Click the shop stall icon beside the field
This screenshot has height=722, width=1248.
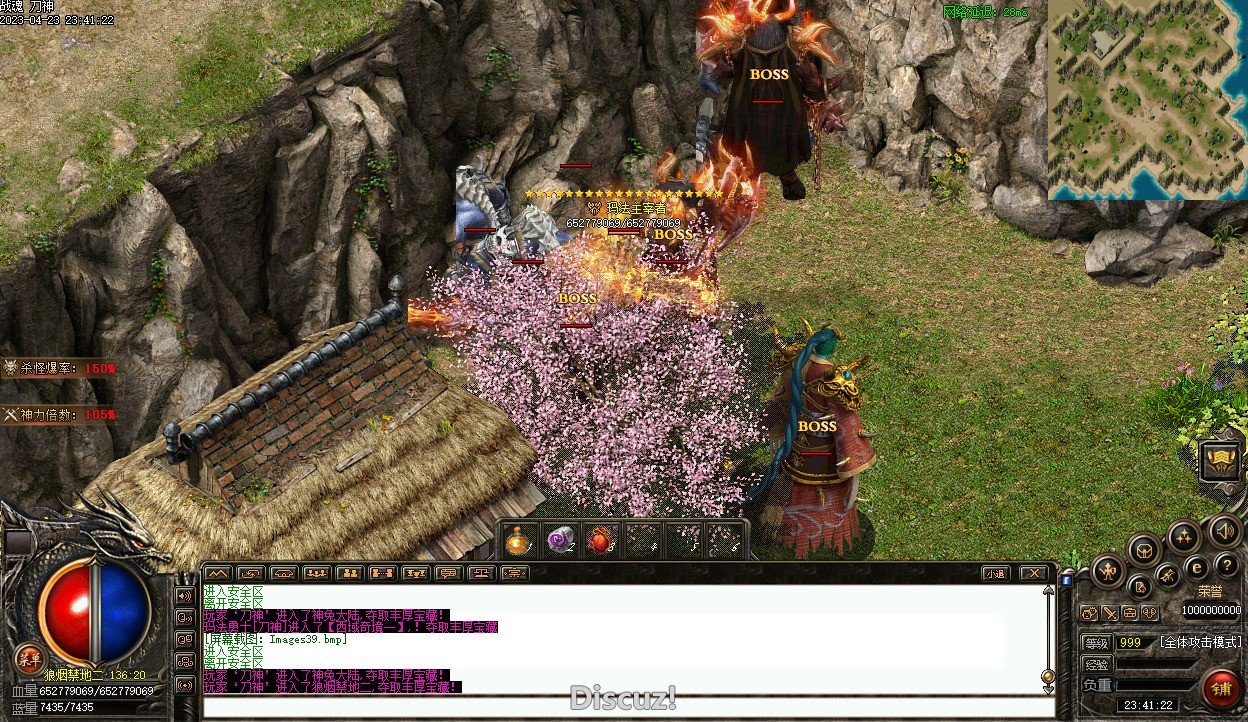point(1220,461)
